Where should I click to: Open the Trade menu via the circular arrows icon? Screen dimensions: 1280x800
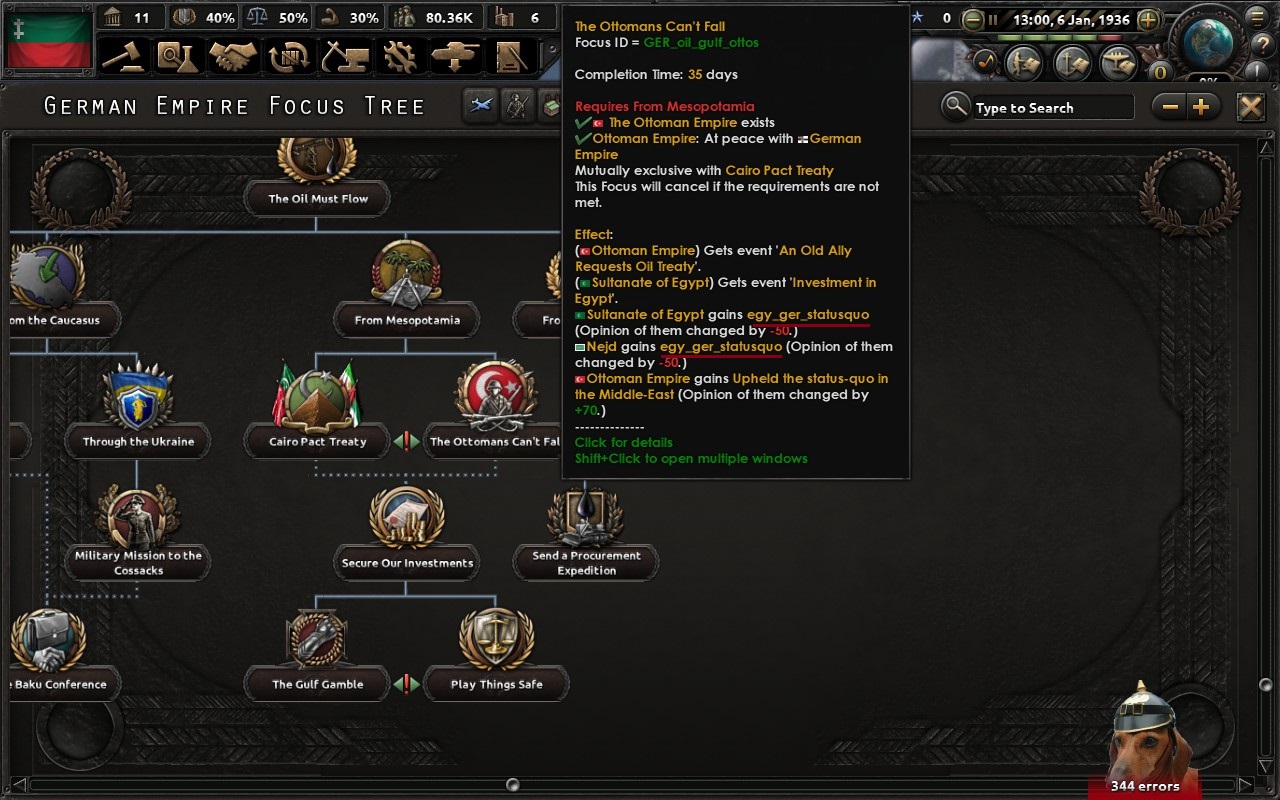click(x=288, y=57)
